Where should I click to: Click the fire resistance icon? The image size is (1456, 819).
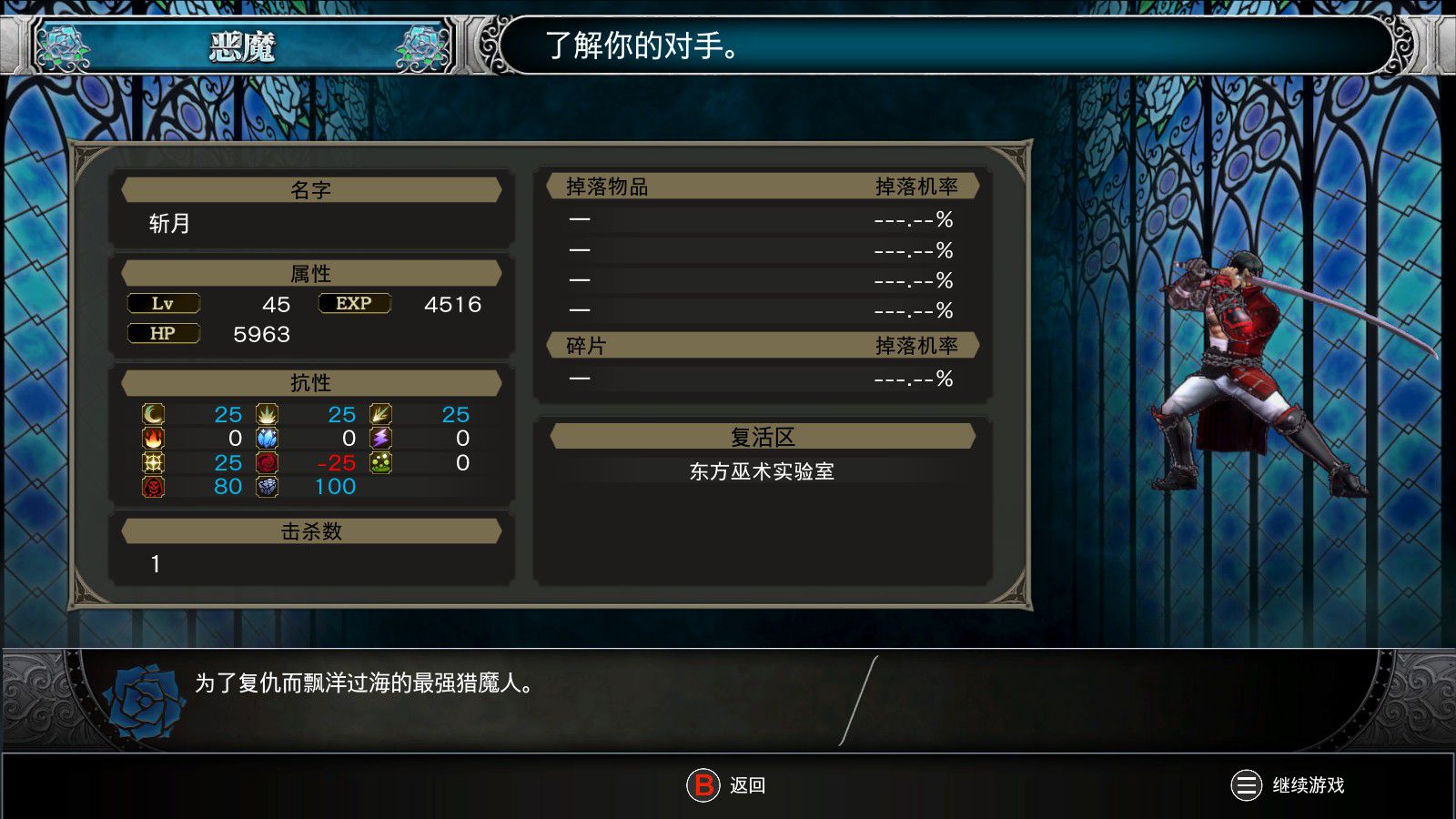click(153, 438)
